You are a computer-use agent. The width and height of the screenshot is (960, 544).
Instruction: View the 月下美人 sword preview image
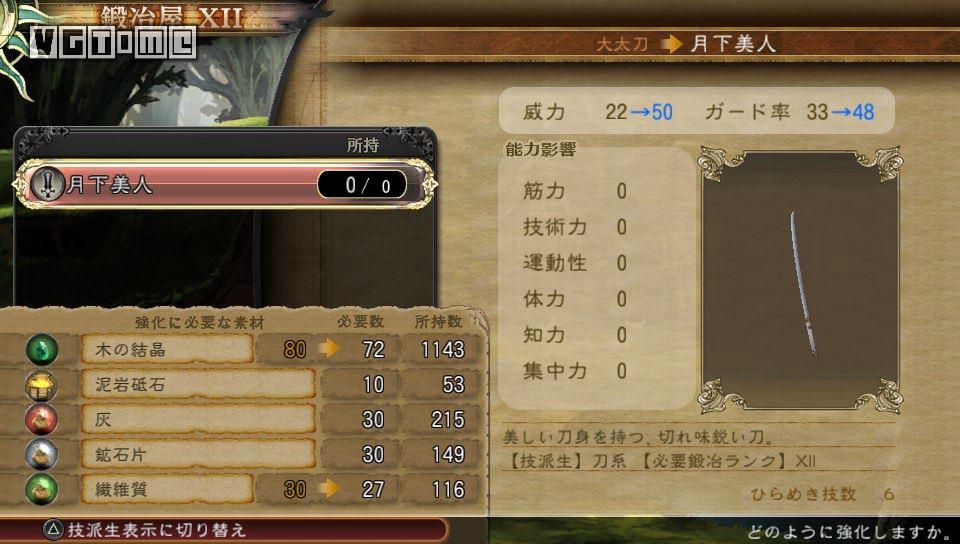tap(799, 283)
